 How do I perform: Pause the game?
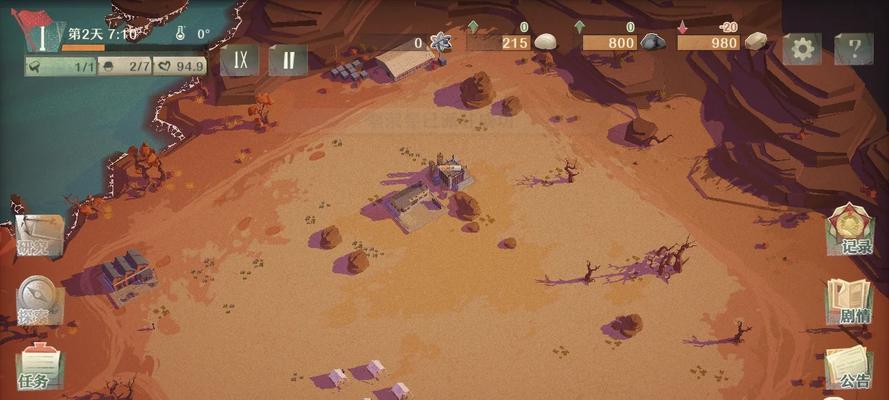point(287,59)
